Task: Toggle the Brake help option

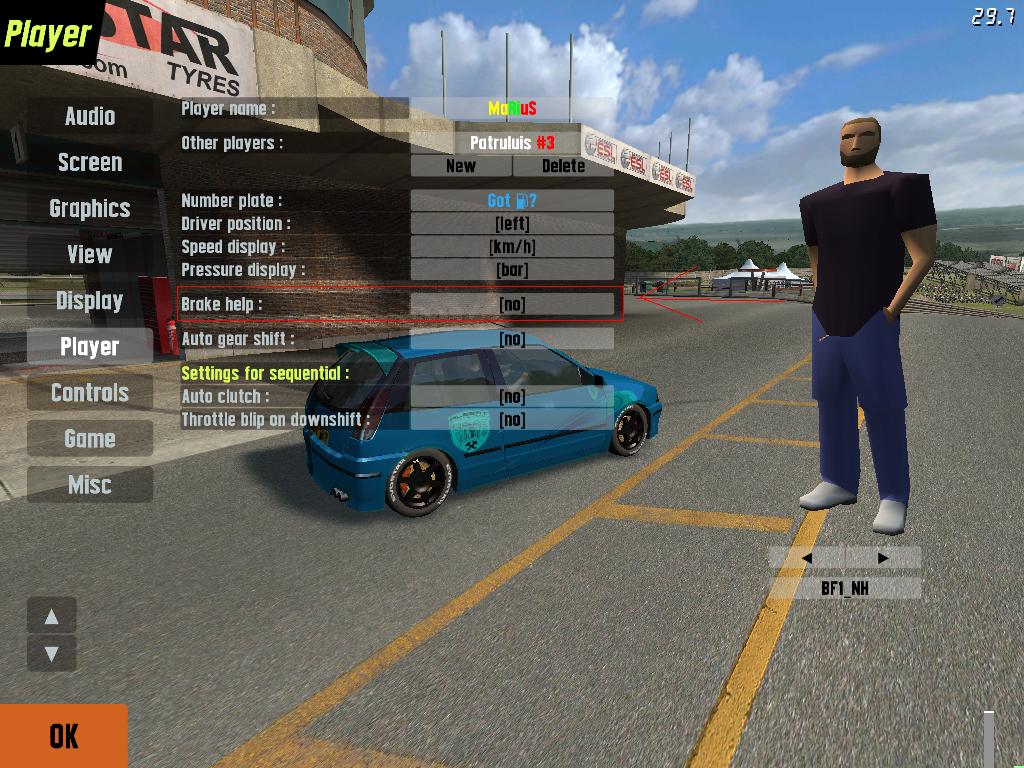Action: (x=512, y=304)
